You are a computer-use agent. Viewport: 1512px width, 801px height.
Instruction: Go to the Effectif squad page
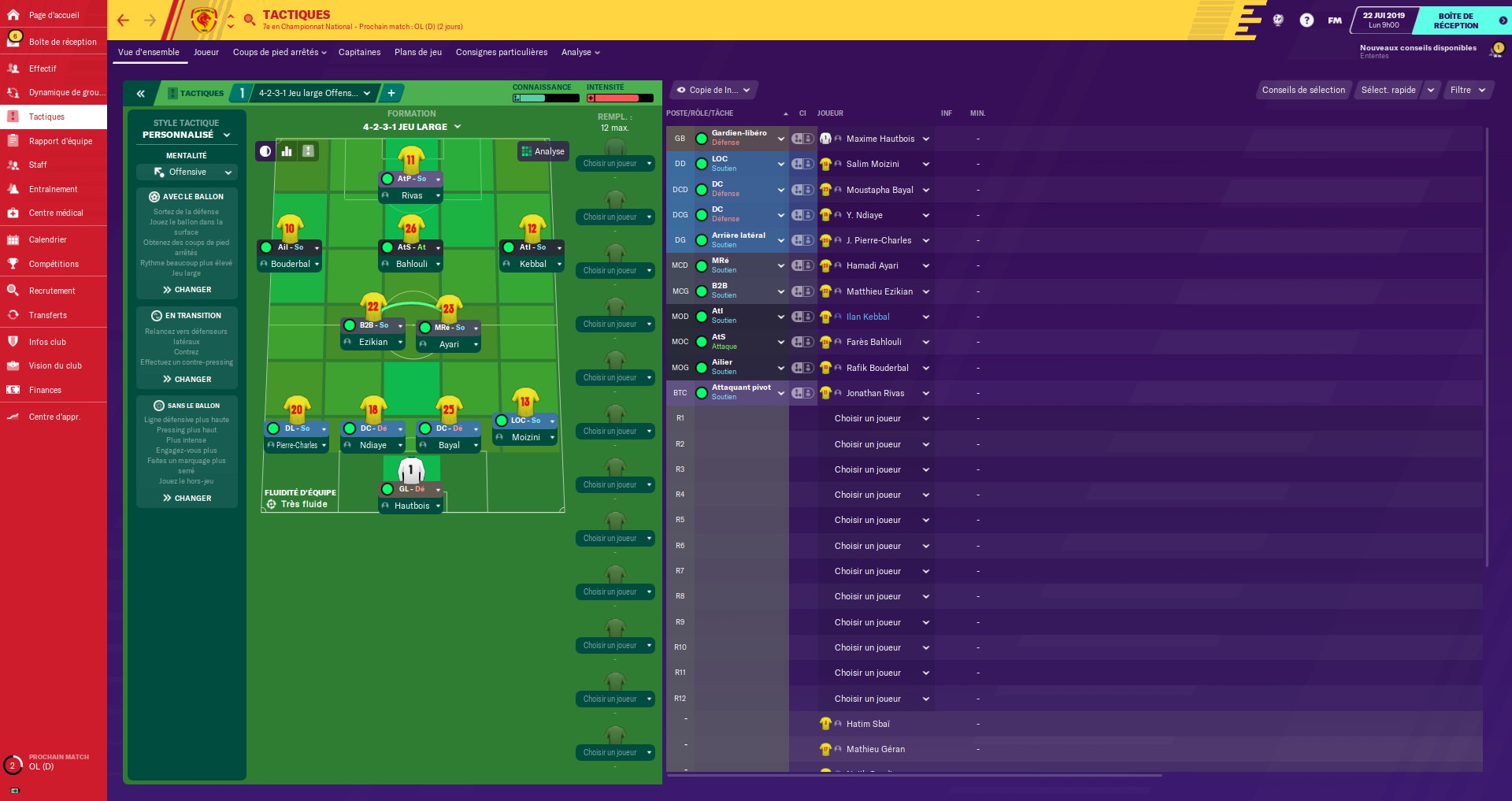(43, 69)
